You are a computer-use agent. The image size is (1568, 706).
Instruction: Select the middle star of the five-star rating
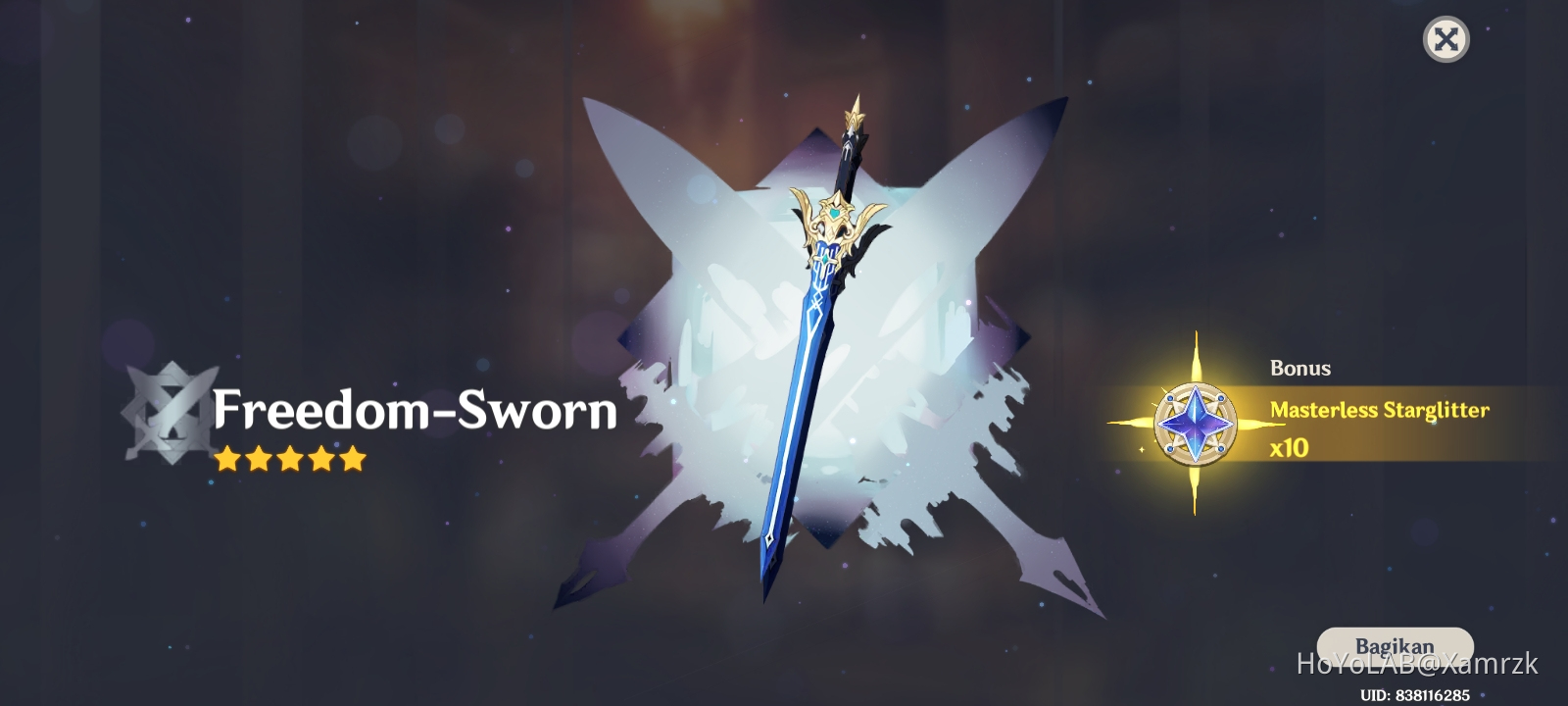tap(291, 458)
